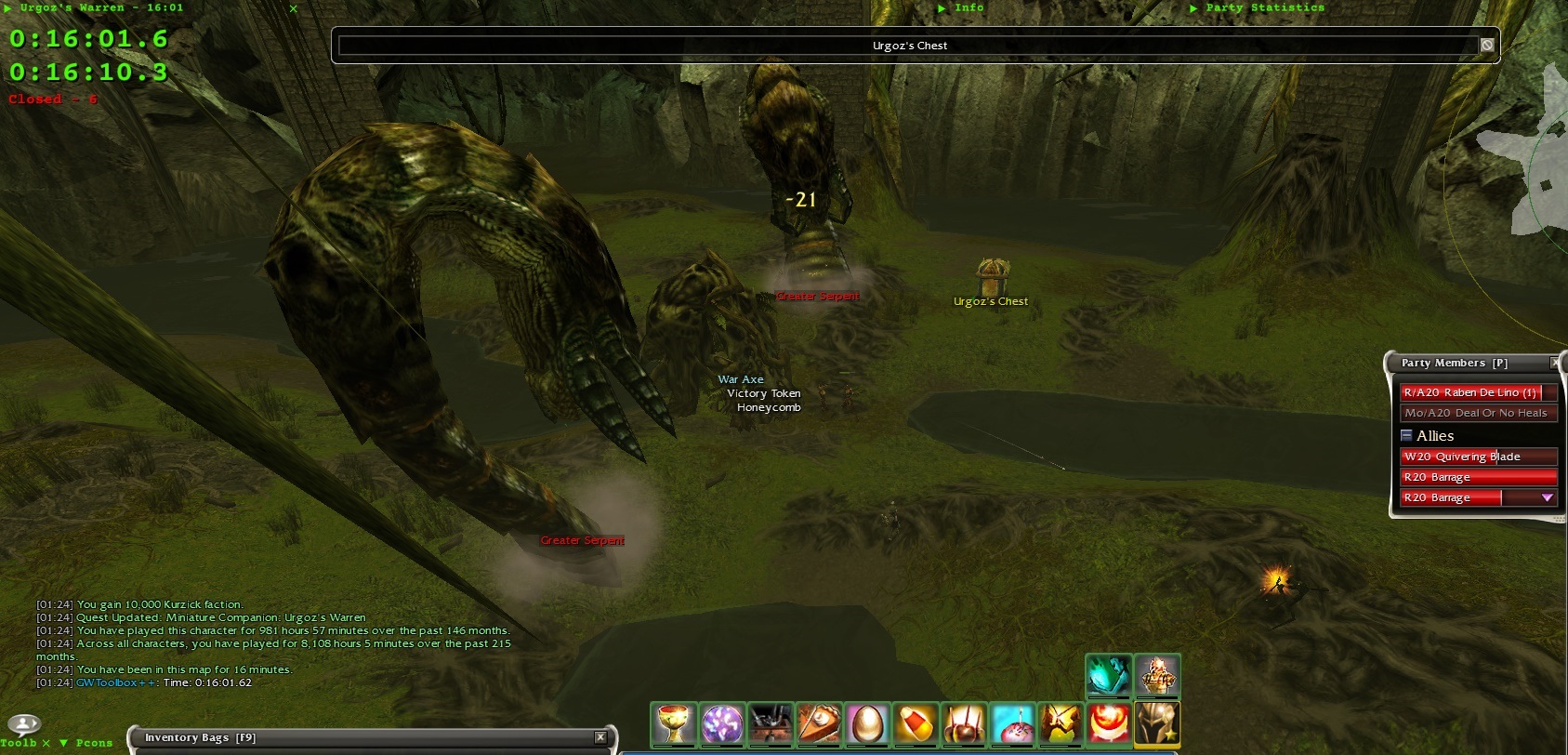Use the candy corn consumable

(916, 724)
